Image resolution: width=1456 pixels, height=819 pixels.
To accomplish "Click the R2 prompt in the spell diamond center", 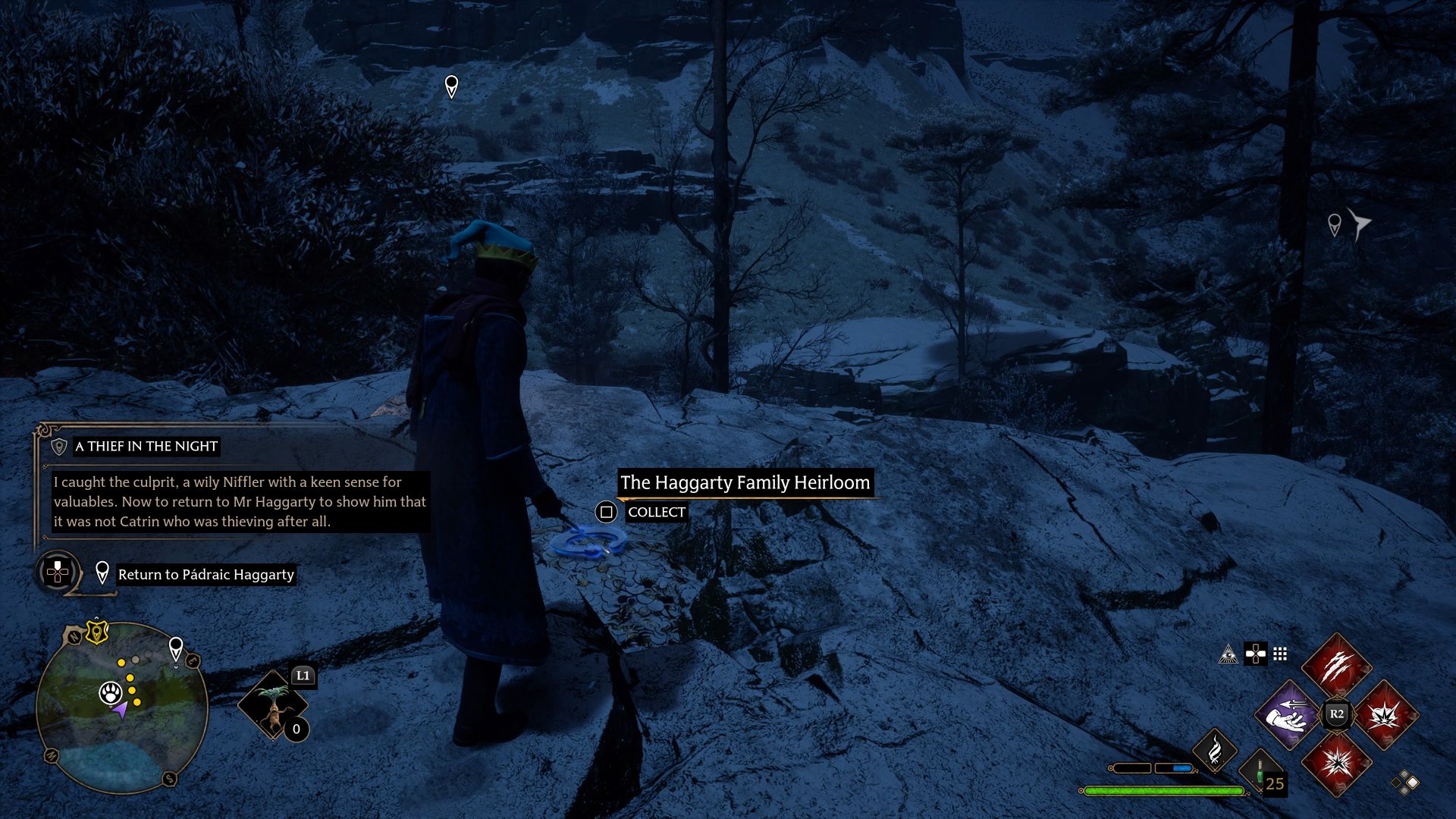I will click(x=1335, y=713).
